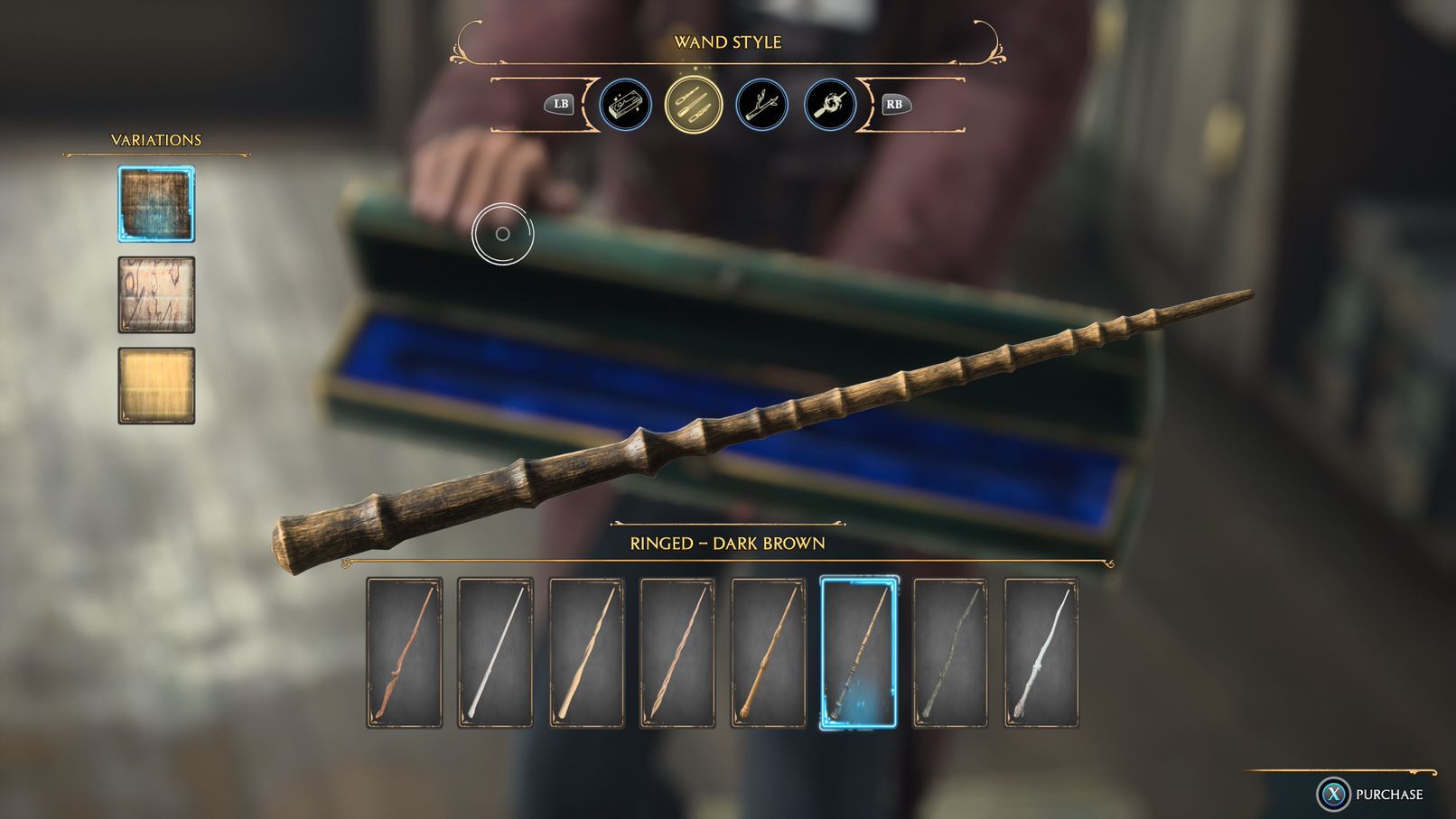Image resolution: width=1456 pixels, height=819 pixels.
Task: Select the ringed wands style icon
Action: tap(695, 106)
